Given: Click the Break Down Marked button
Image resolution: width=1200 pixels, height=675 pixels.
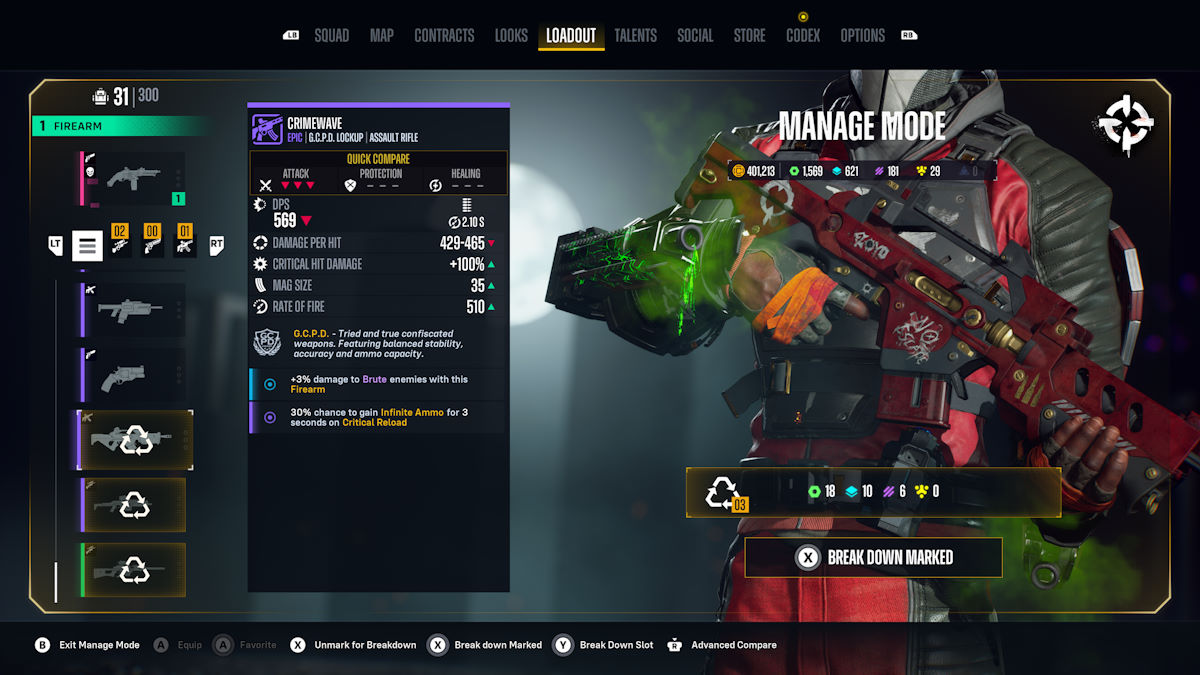Looking at the screenshot, I should pyautogui.click(x=873, y=558).
